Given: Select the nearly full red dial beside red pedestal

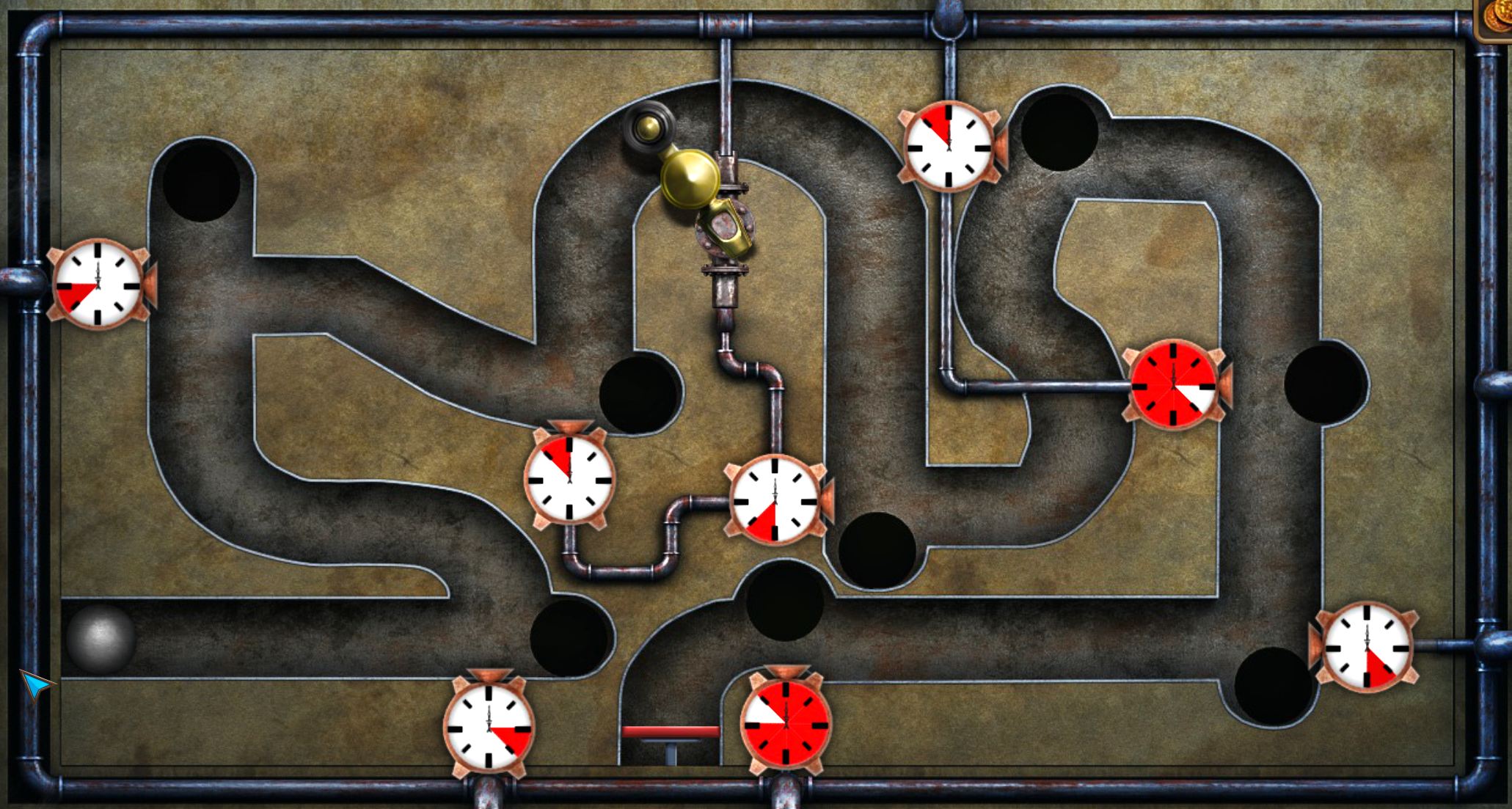Looking at the screenshot, I should click(x=786, y=721).
